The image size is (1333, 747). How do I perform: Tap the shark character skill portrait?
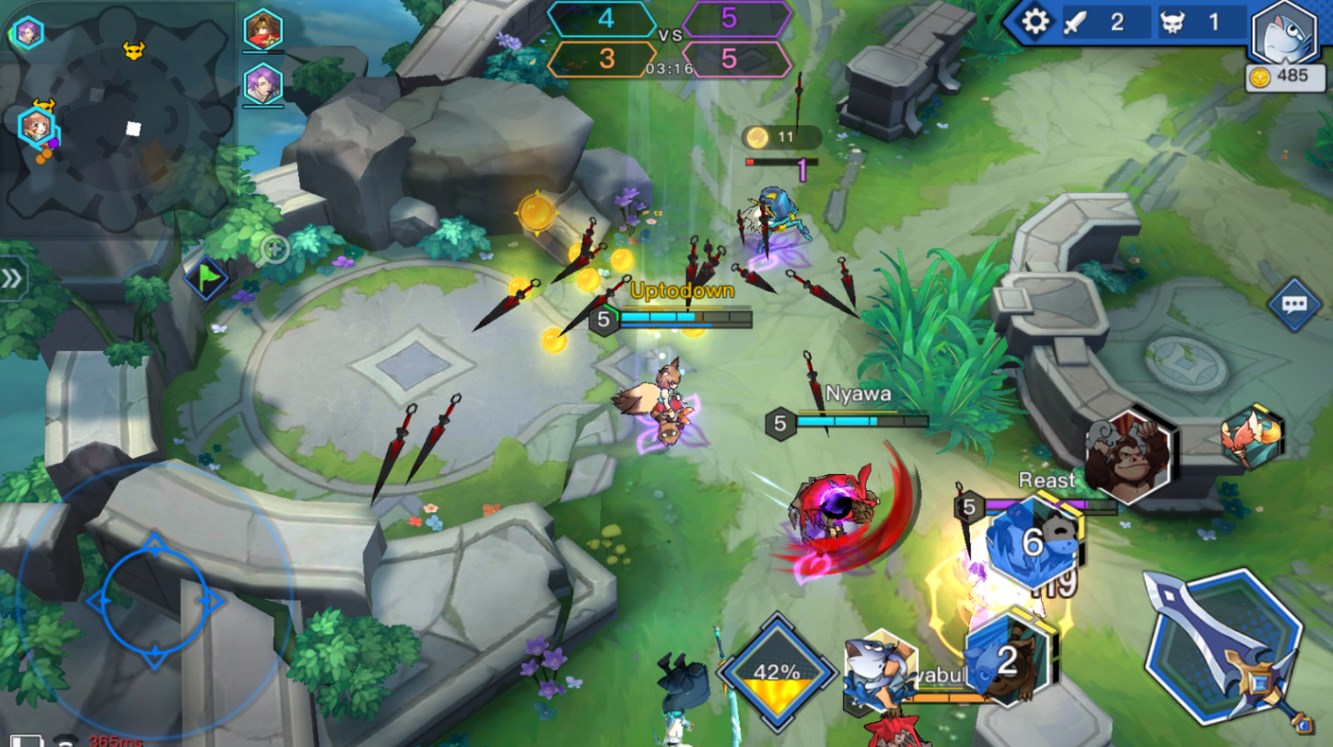(879, 667)
